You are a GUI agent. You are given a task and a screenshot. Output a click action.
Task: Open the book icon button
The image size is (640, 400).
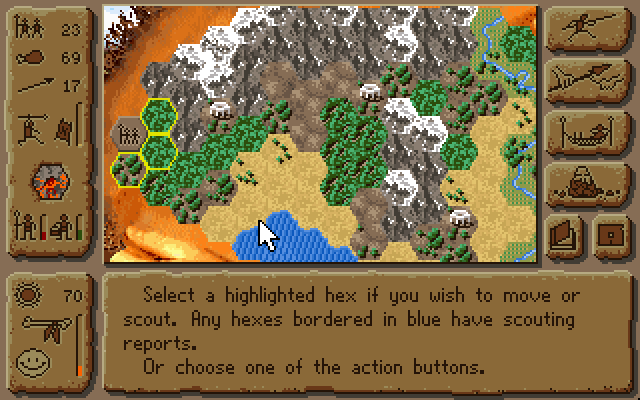click(566, 235)
